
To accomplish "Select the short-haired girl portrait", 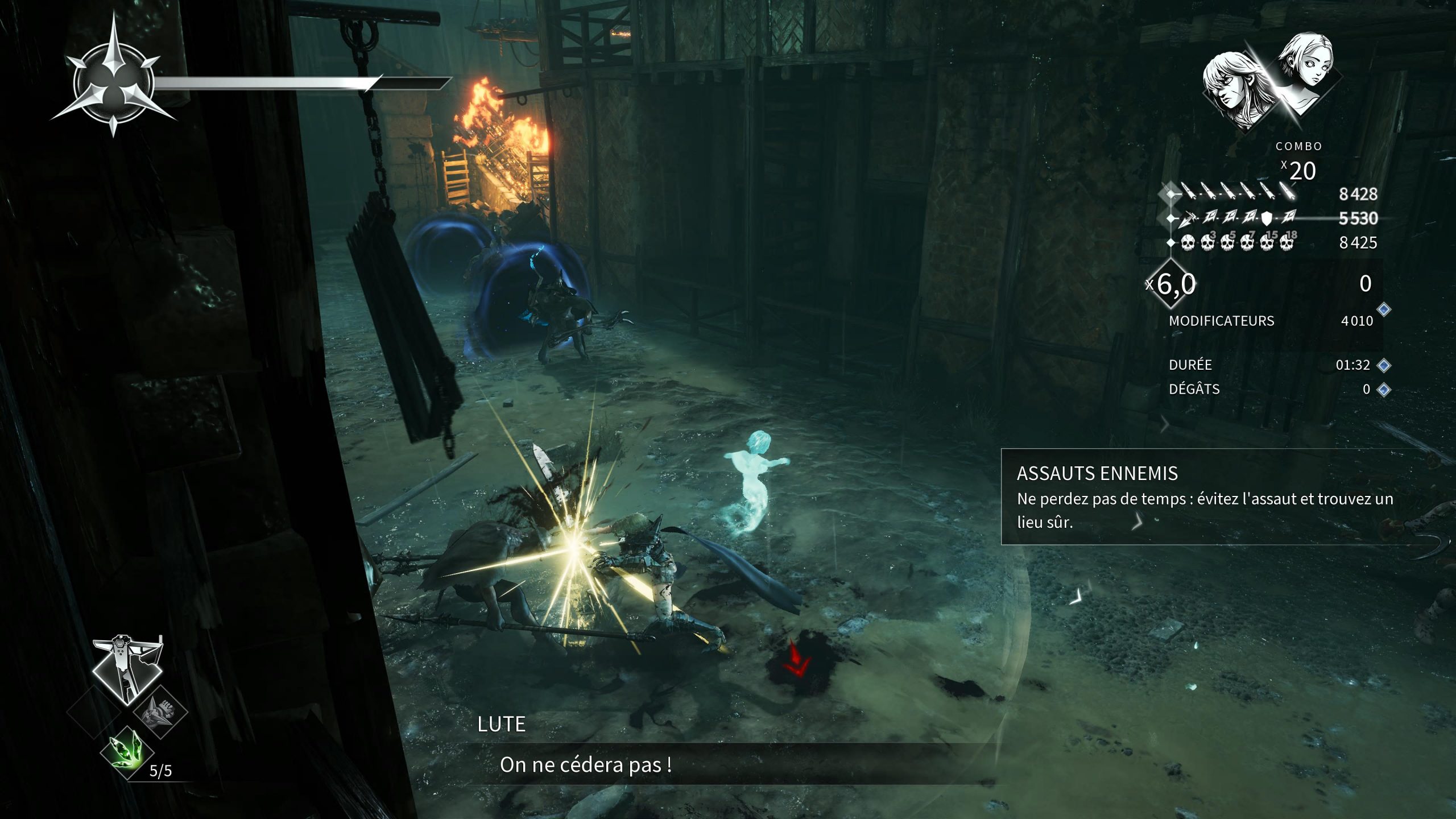I will (1306, 69).
